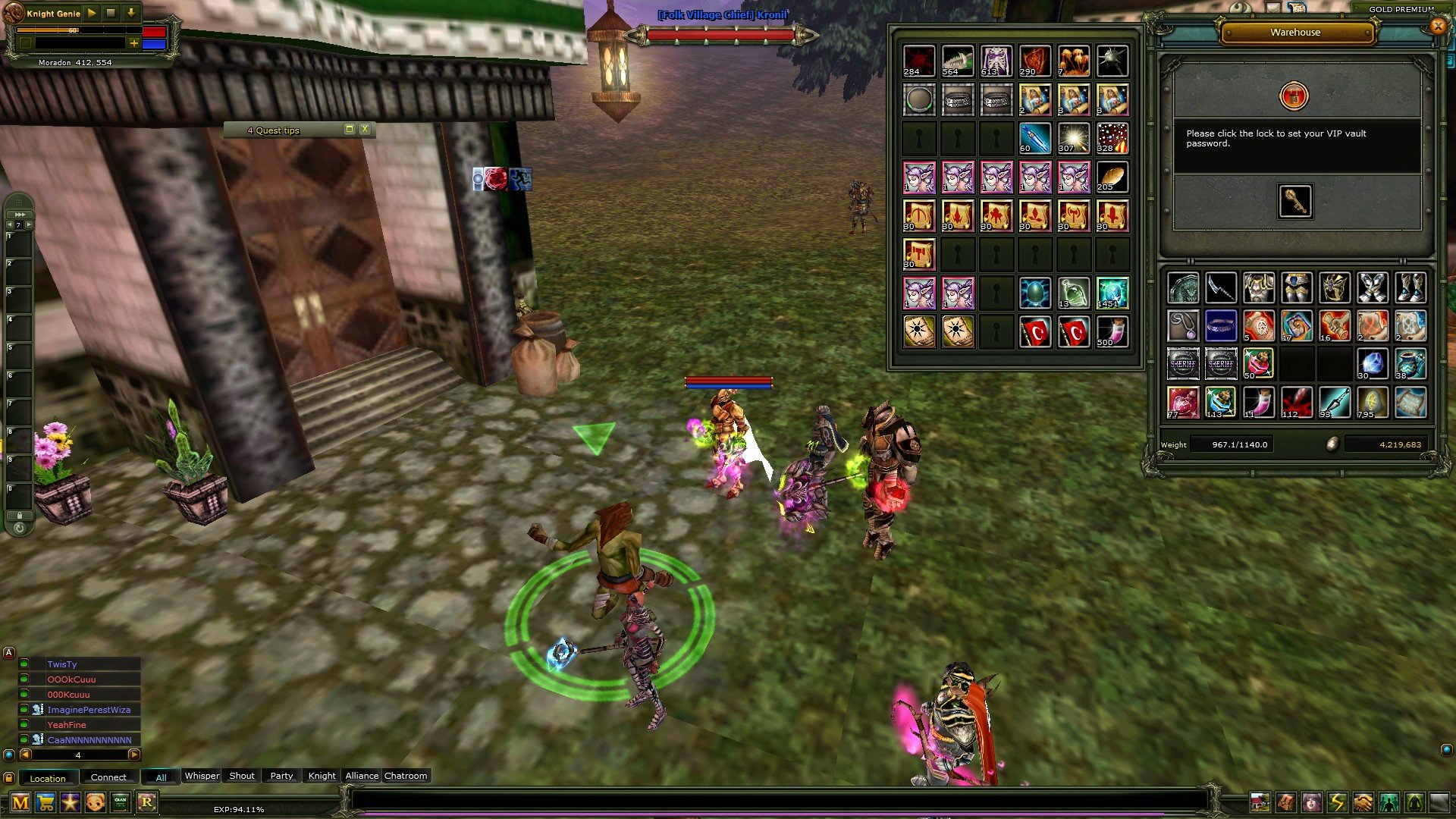Screen dimensions: 1456x819
Task: Go to the next player list page
Action: [133, 755]
